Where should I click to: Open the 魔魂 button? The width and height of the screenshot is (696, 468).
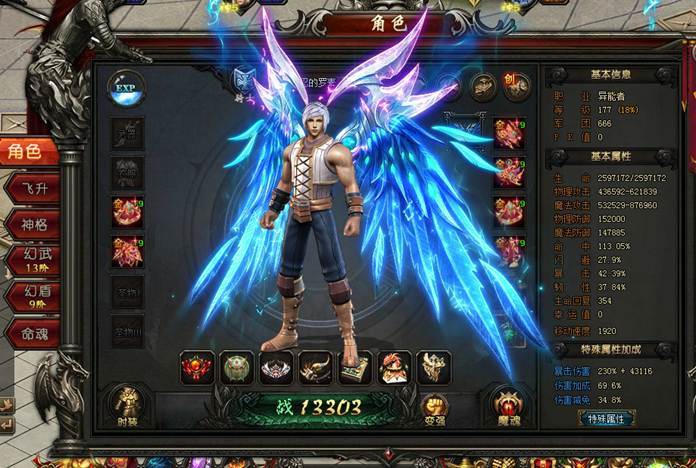(507, 406)
